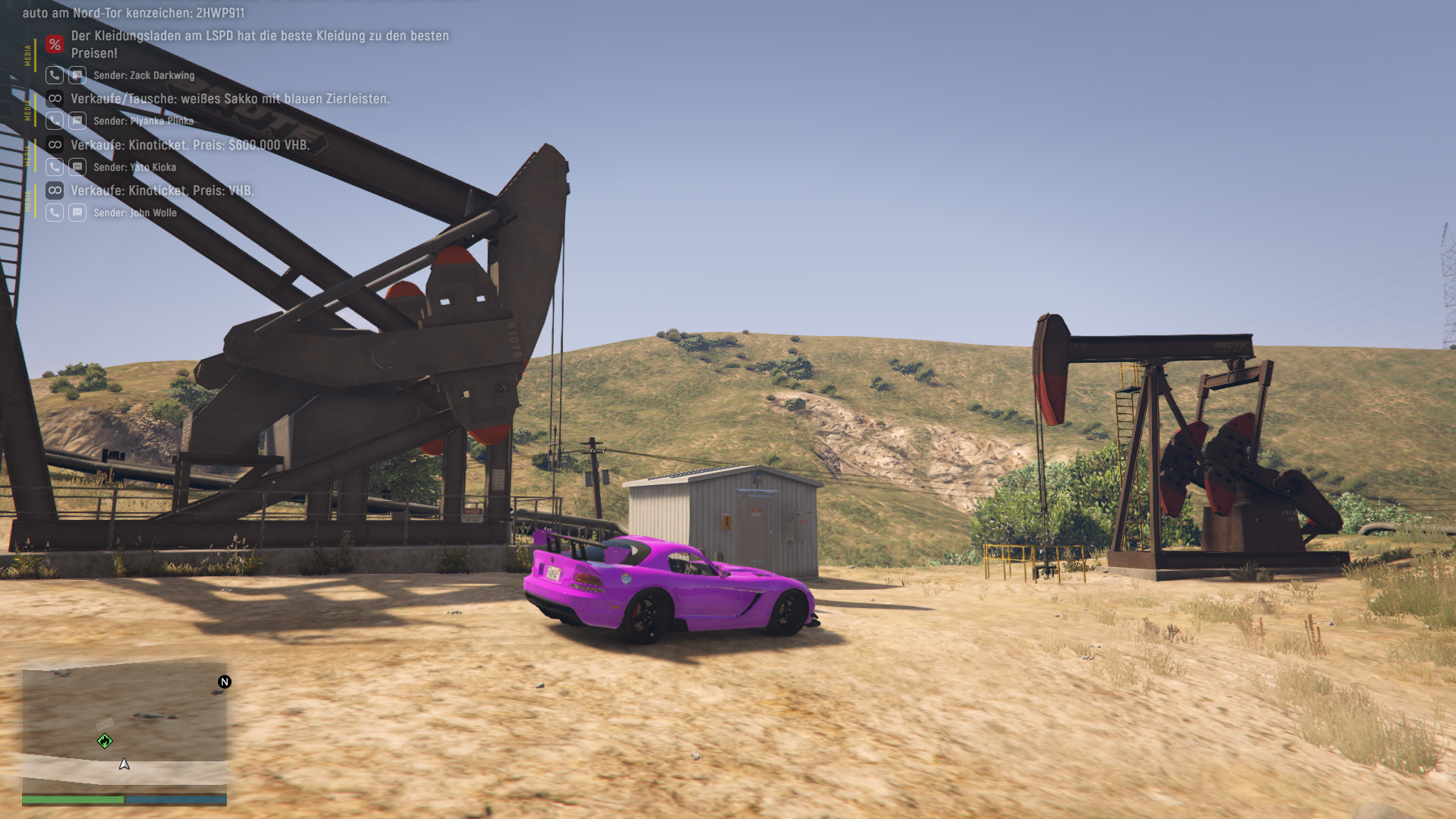Screen dimensions: 1456x819
Task: Message Zack Darkwing using the chat icon
Action: click(77, 75)
